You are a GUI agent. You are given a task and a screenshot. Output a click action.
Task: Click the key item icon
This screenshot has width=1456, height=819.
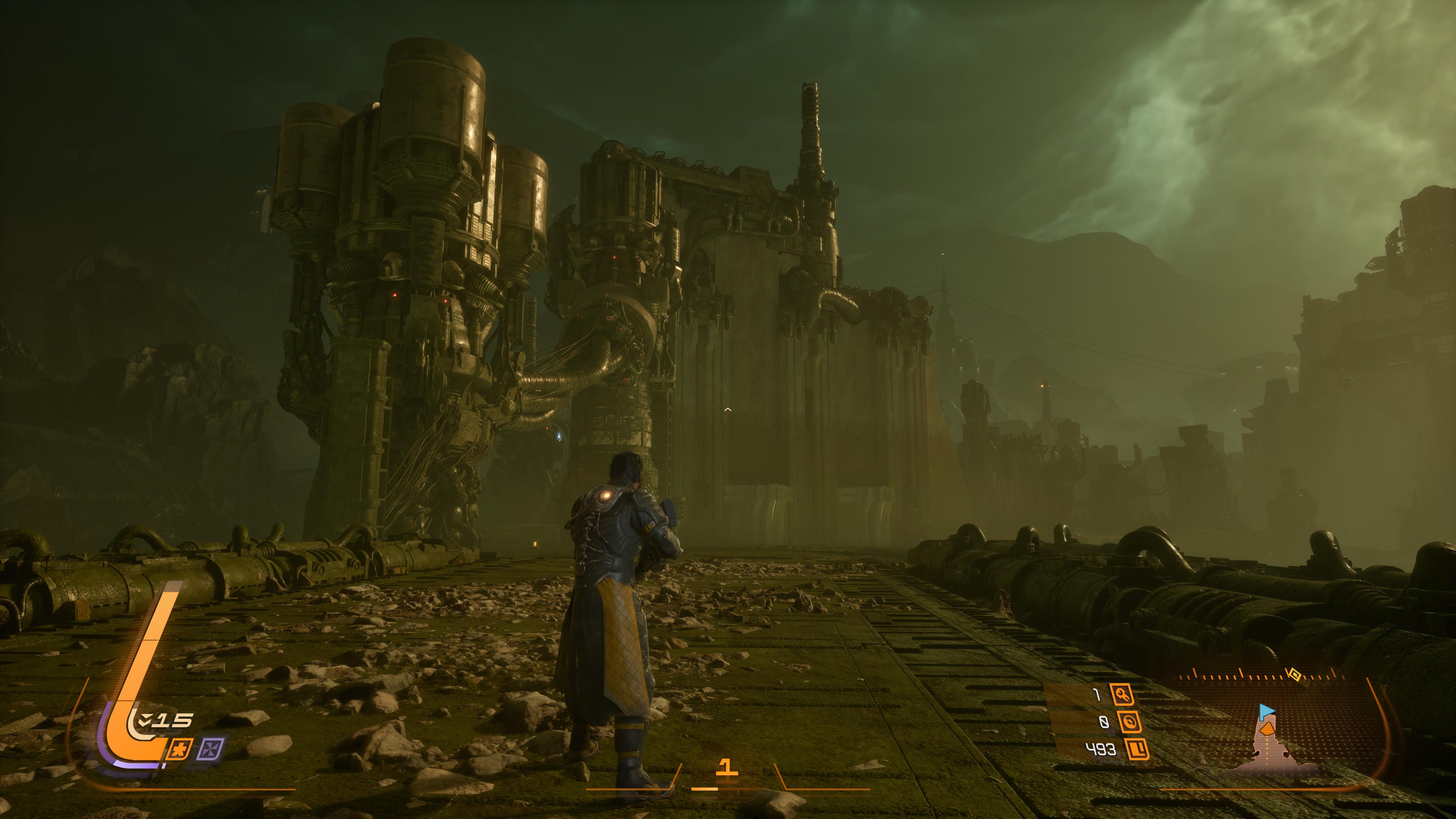1122,694
